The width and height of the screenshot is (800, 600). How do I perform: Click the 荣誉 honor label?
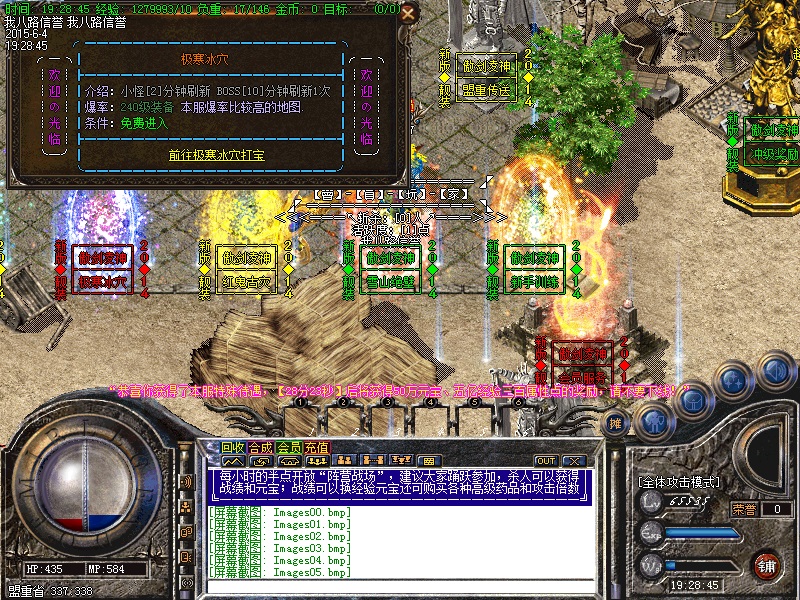(x=743, y=509)
